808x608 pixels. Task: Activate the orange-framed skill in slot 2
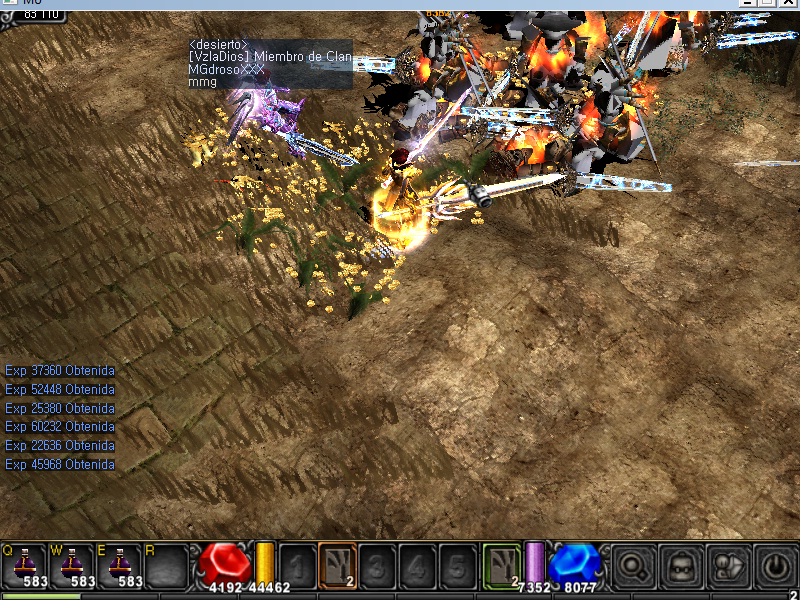337,565
